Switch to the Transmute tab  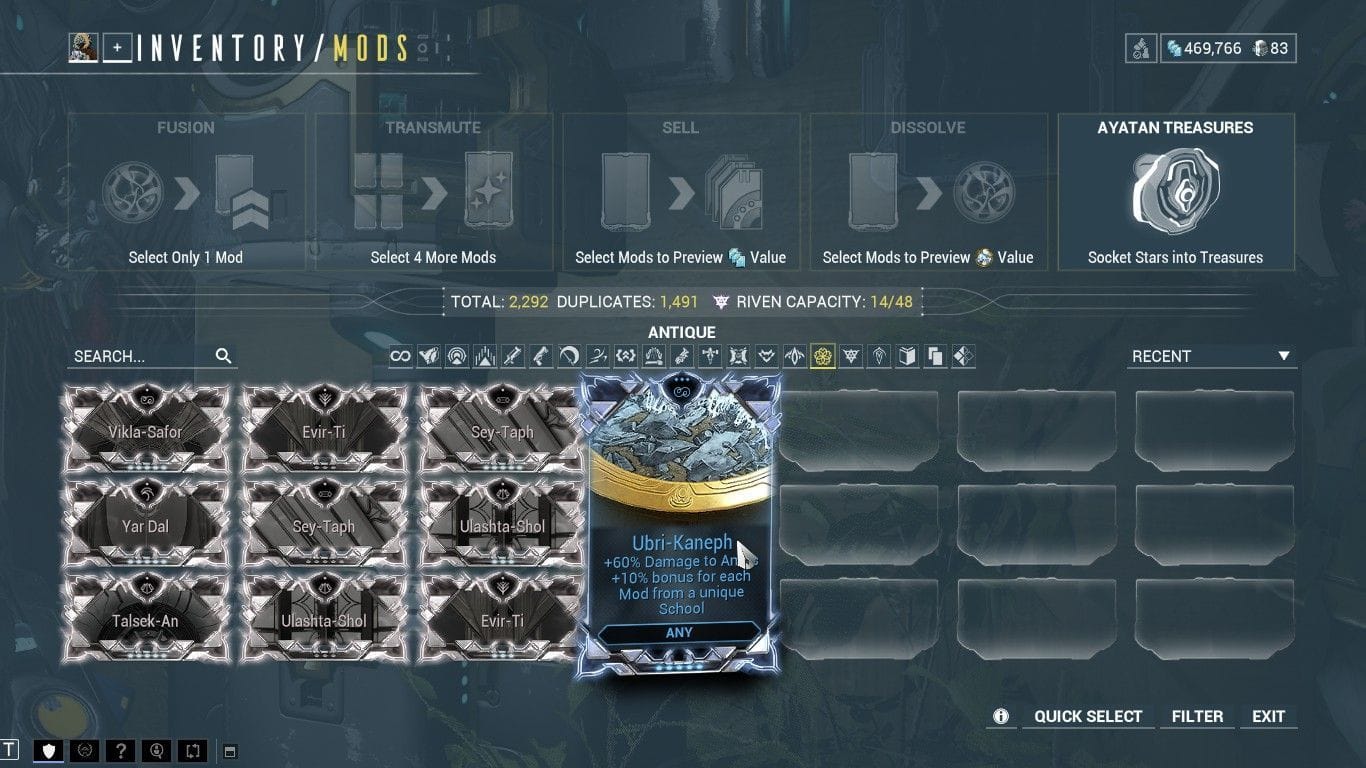432,190
